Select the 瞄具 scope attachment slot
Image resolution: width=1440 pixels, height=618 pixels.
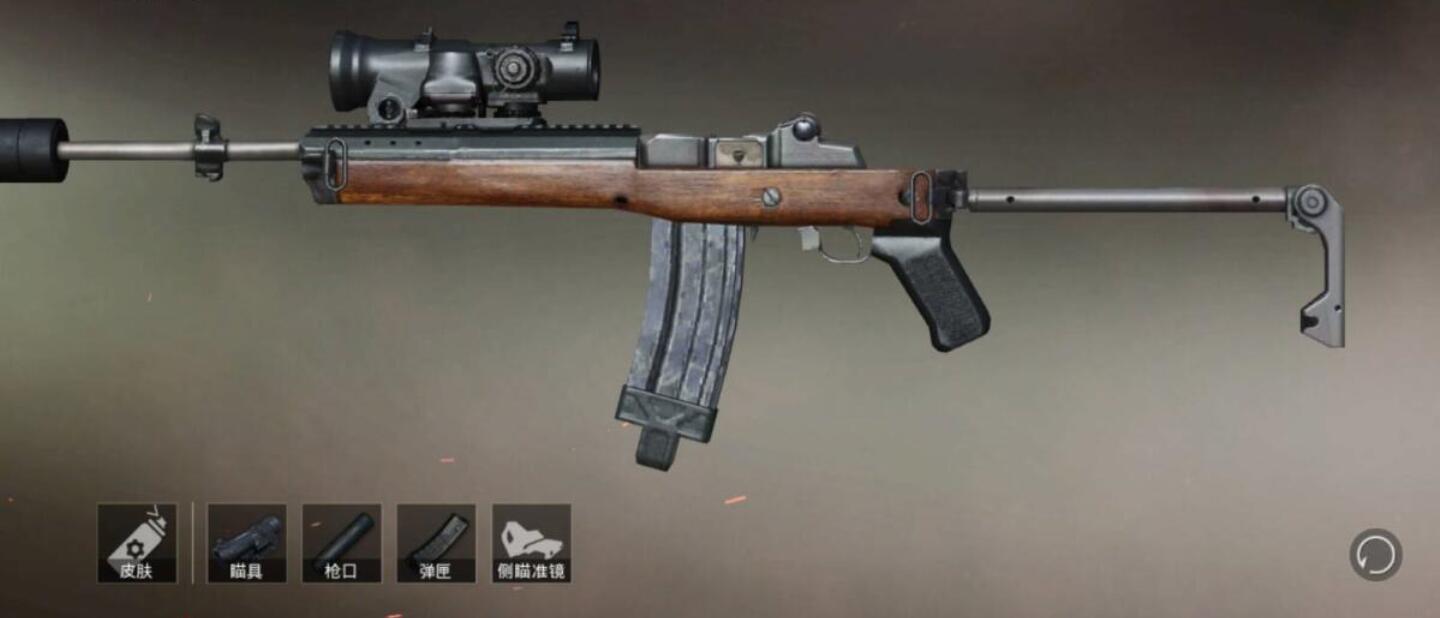(x=246, y=543)
